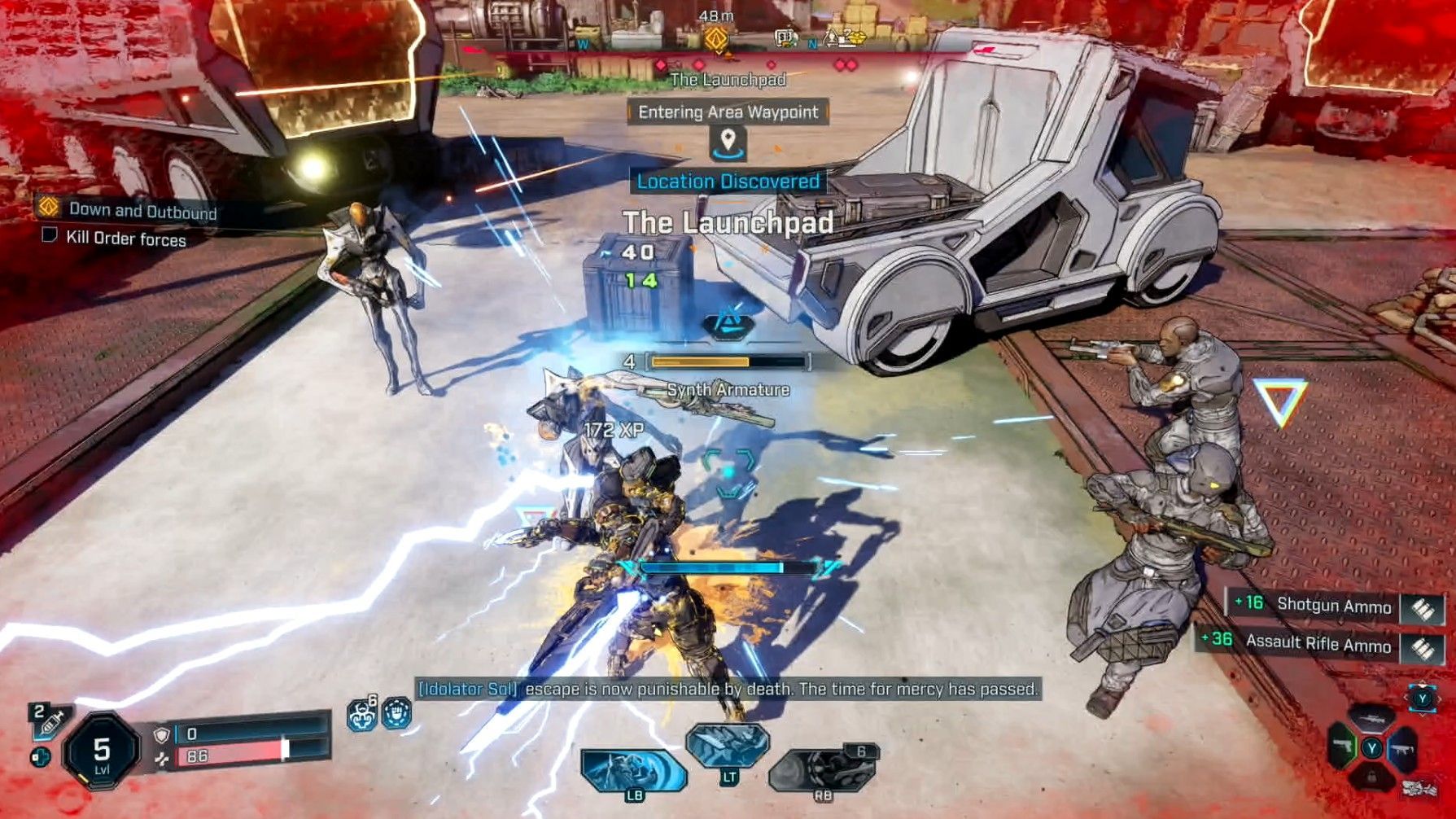Select the vending machine icon on the compass
This screenshot has width=1456, height=819.
(785, 37)
